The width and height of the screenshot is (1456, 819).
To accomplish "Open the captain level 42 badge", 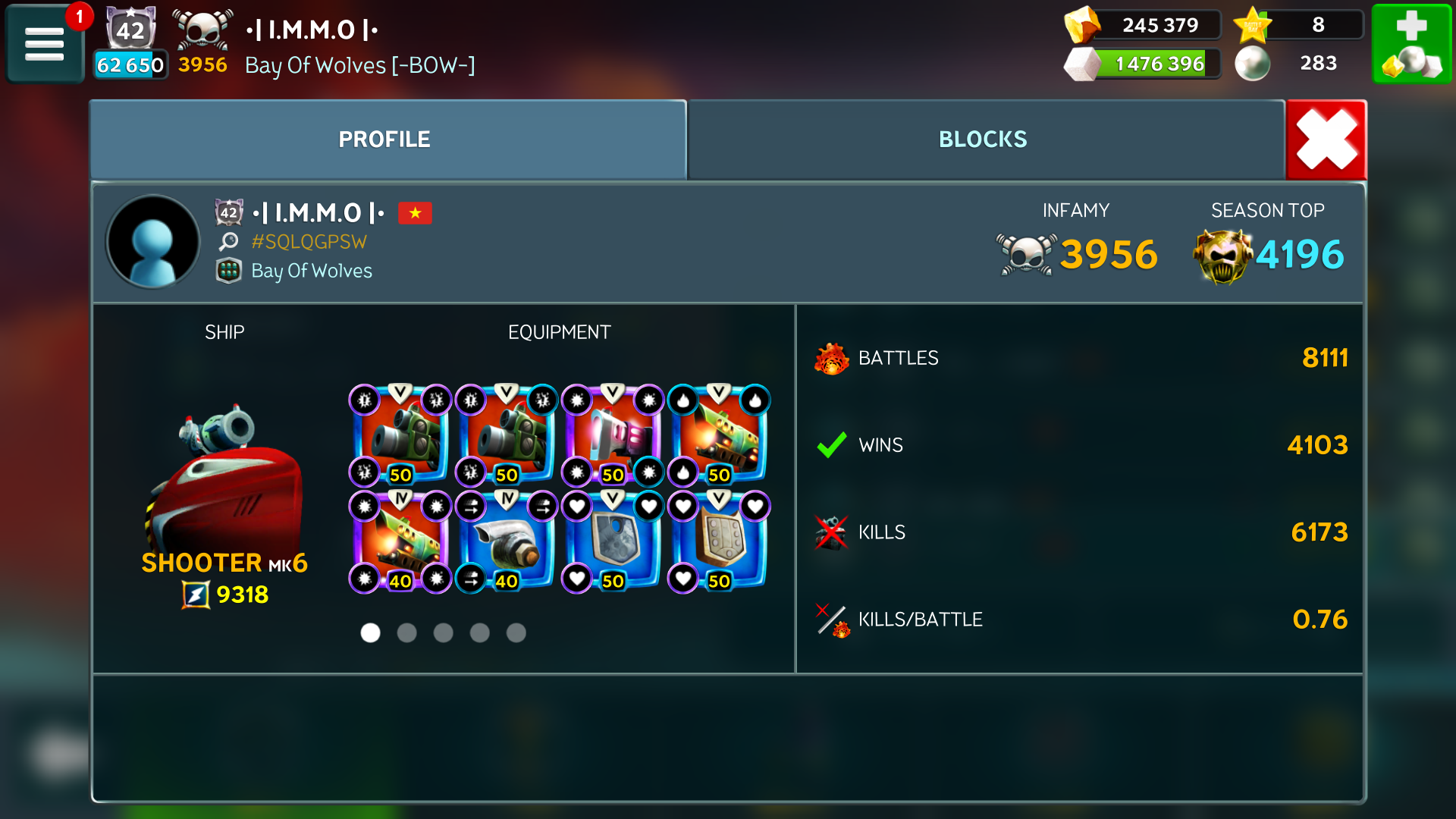I will pyautogui.click(x=130, y=30).
